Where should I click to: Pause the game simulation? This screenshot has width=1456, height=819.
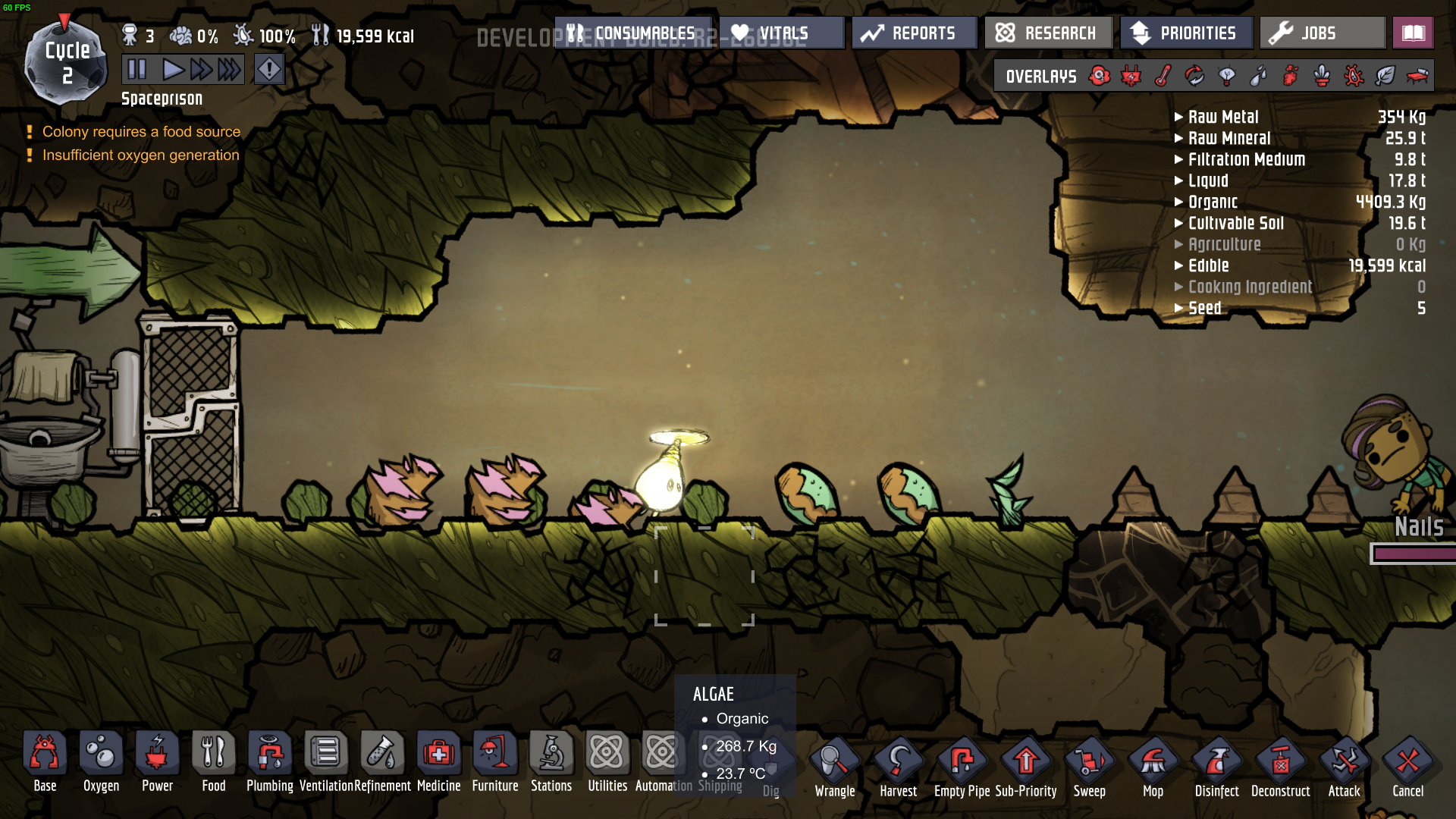pyautogui.click(x=137, y=70)
